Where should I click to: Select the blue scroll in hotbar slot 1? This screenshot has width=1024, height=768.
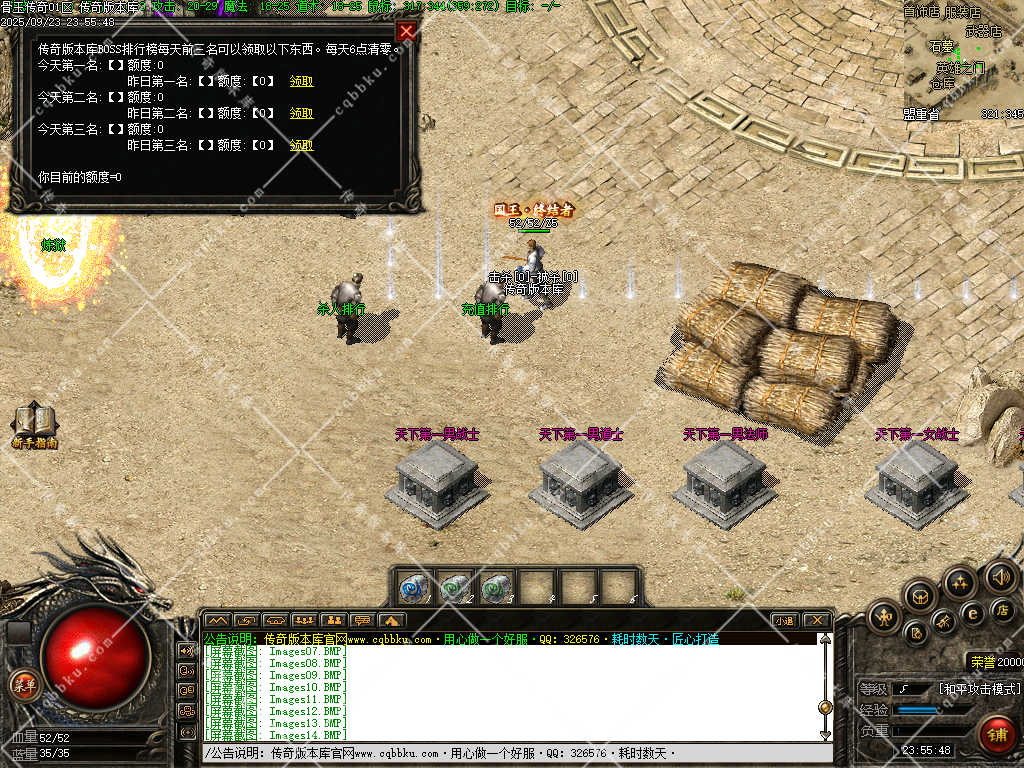coord(414,587)
